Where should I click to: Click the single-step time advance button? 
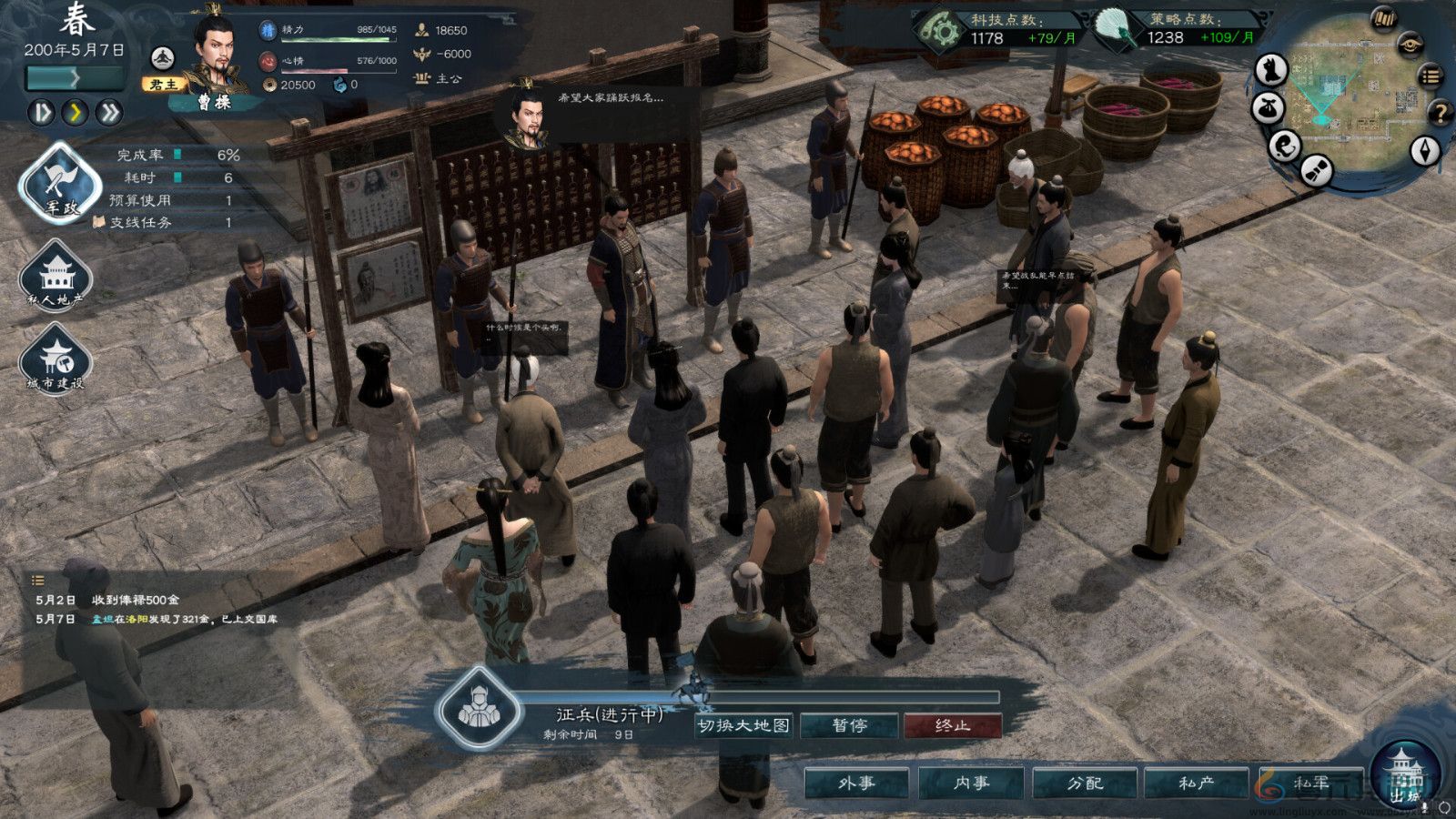[42, 112]
